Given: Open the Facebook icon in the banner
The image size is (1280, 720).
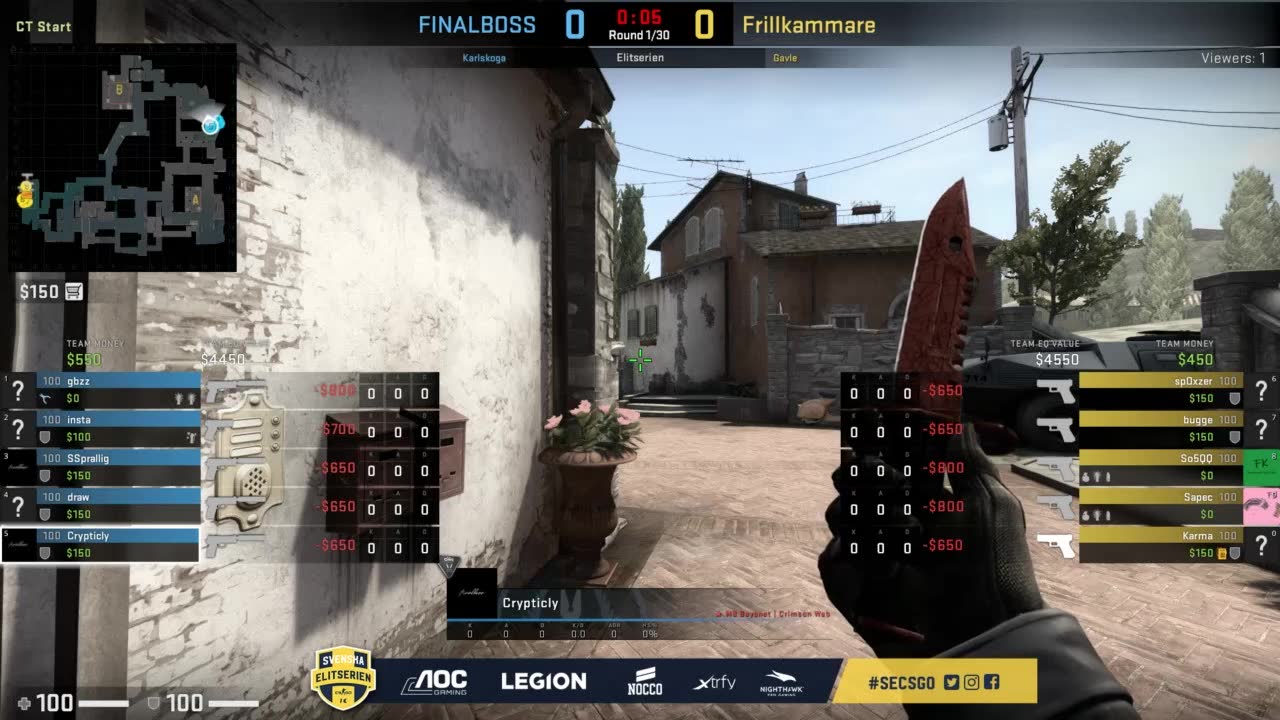Looking at the screenshot, I should pos(991,682).
